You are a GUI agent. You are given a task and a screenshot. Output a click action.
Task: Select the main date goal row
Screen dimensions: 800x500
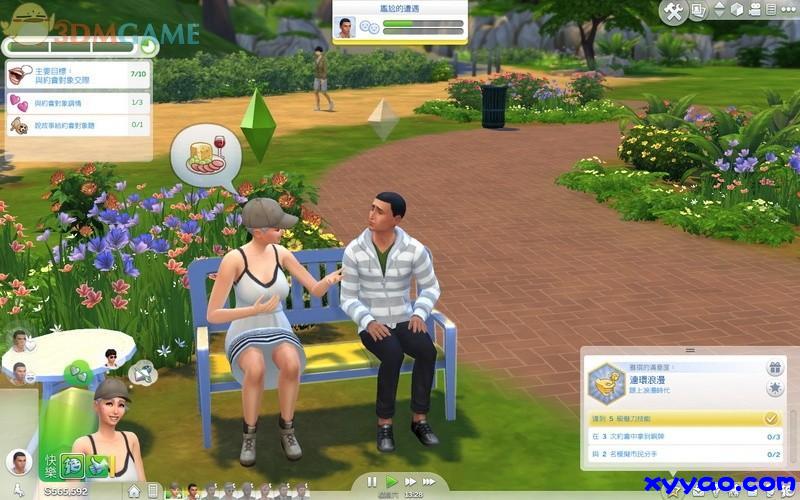pyautogui.click(x=78, y=75)
